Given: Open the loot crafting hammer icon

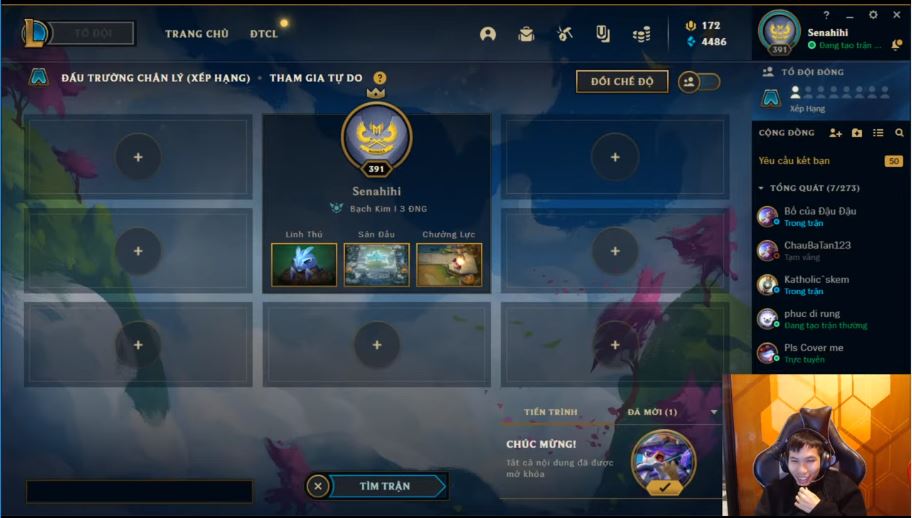Looking at the screenshot, I should 565,34.
